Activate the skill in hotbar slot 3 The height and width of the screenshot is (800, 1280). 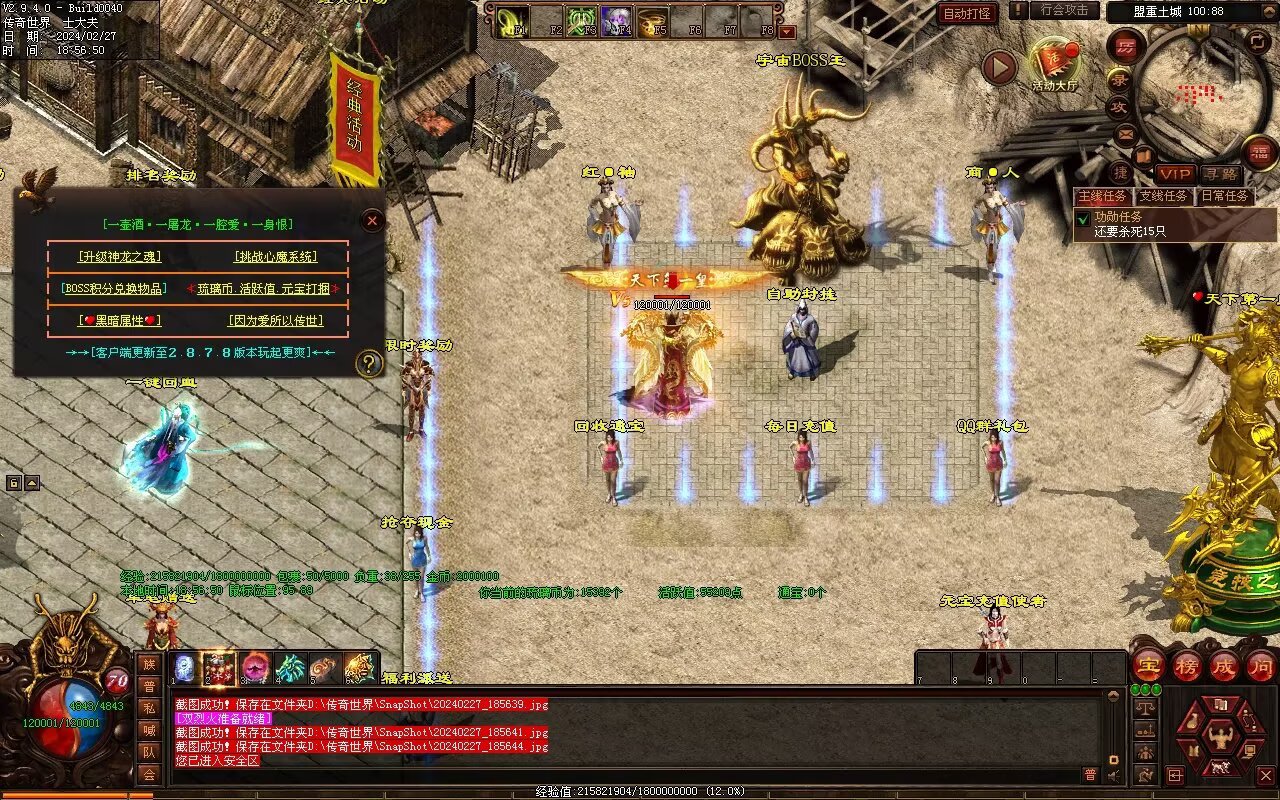[x=254, y=667]
